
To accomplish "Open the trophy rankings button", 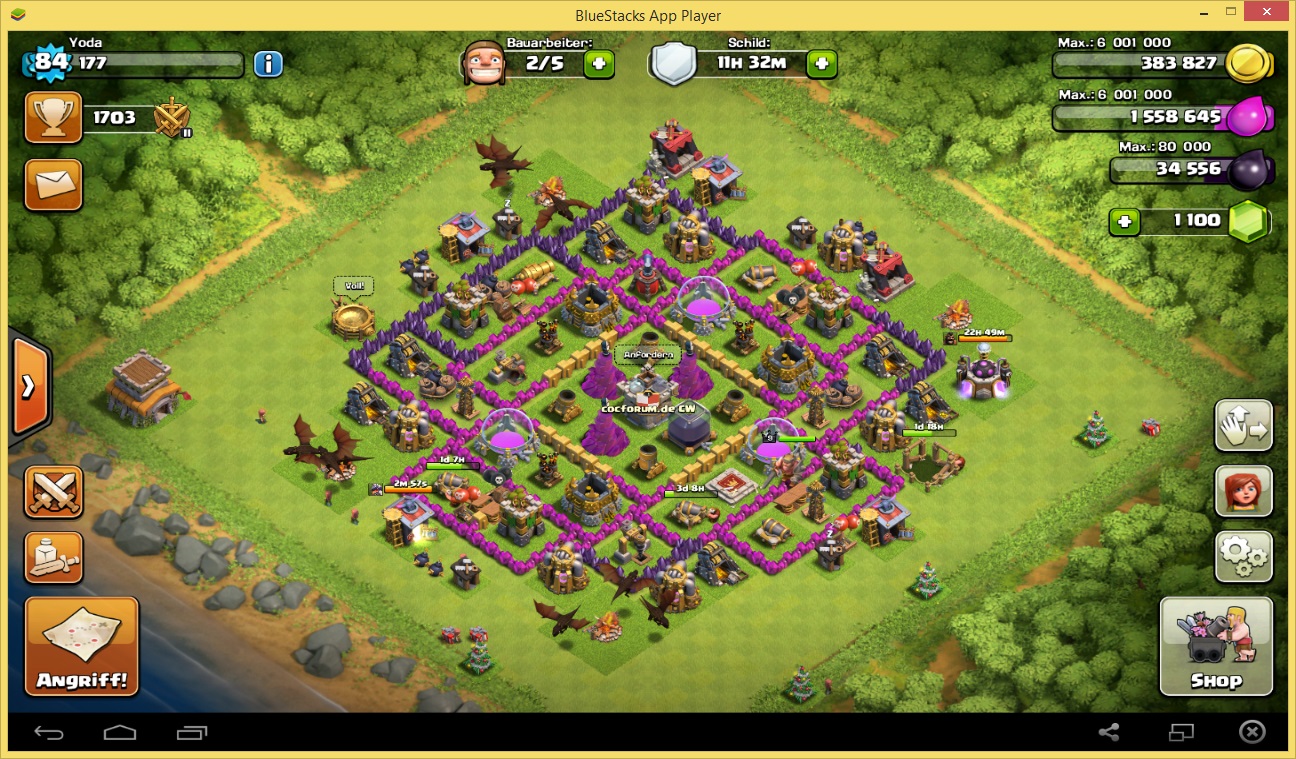I will 53,118.
